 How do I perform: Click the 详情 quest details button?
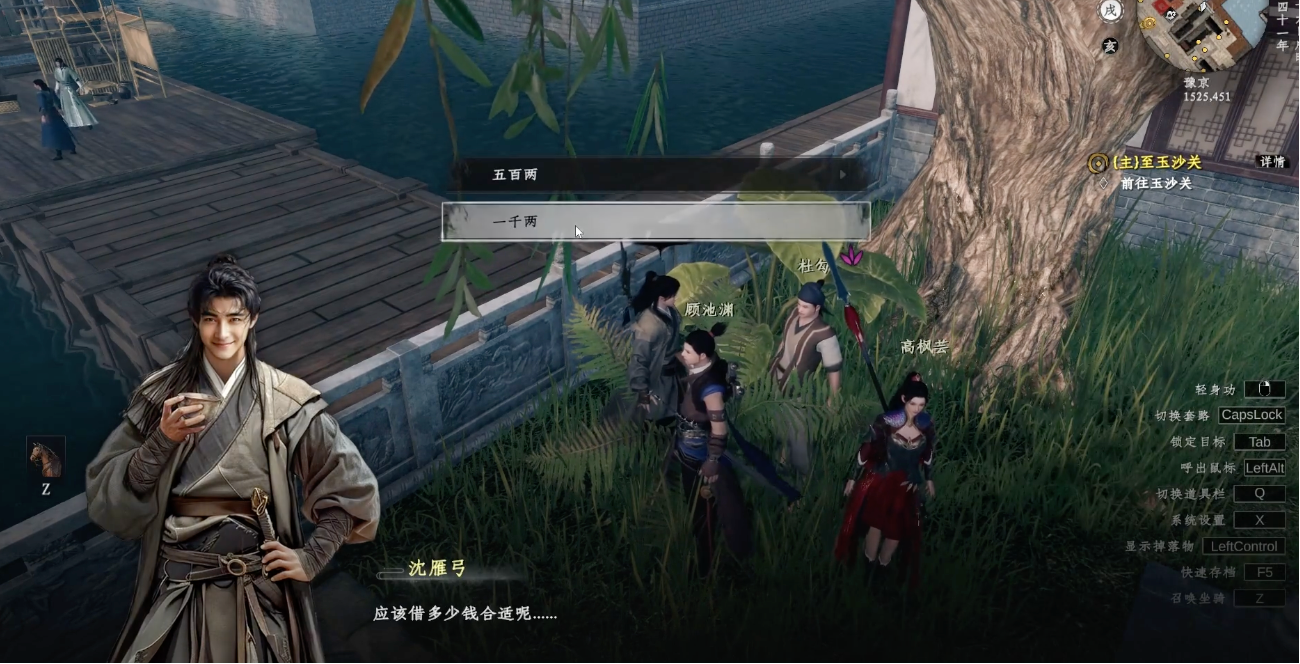[1271, 162]
